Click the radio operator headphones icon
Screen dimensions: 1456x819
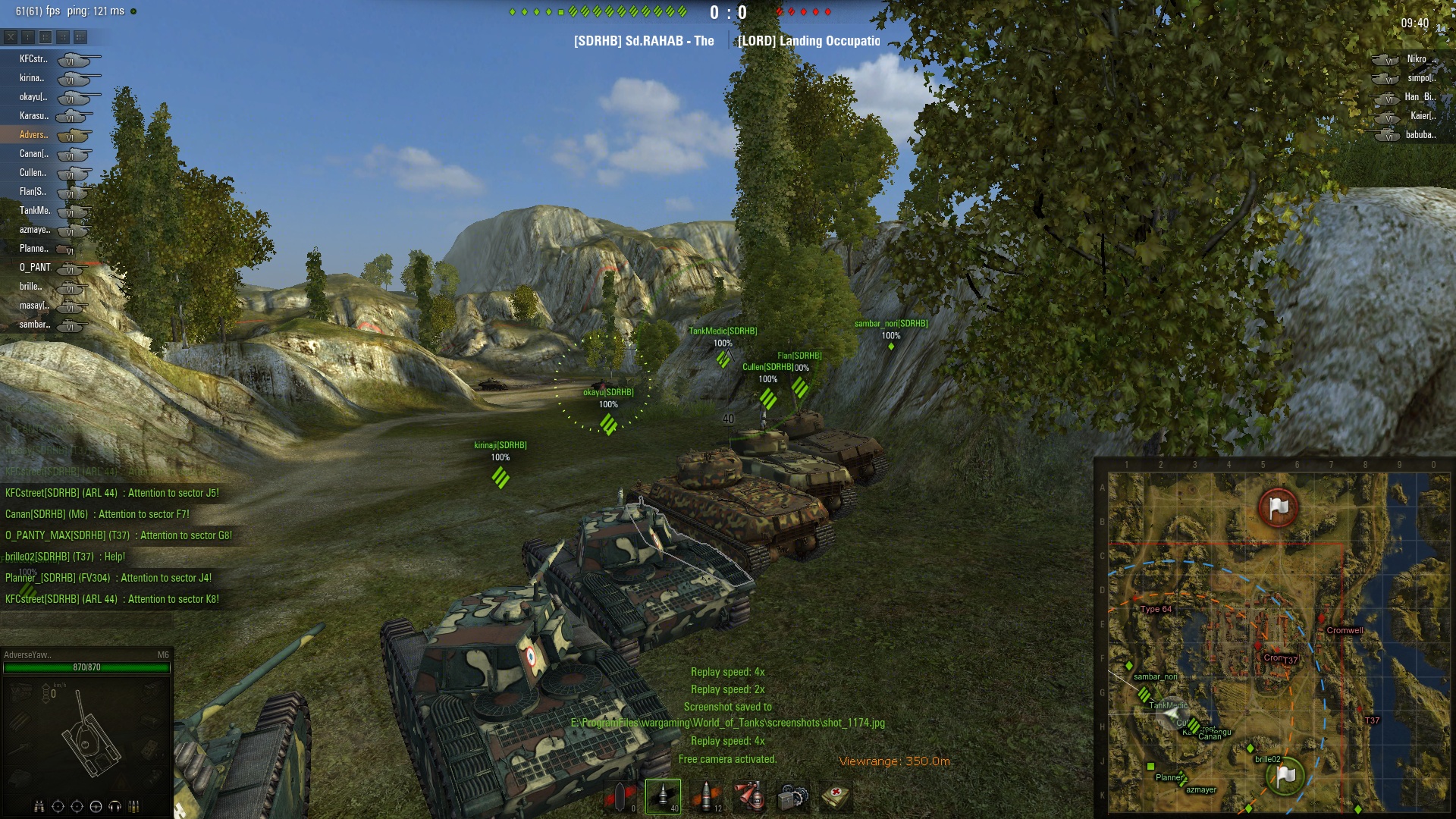click(x=115, y=806)
